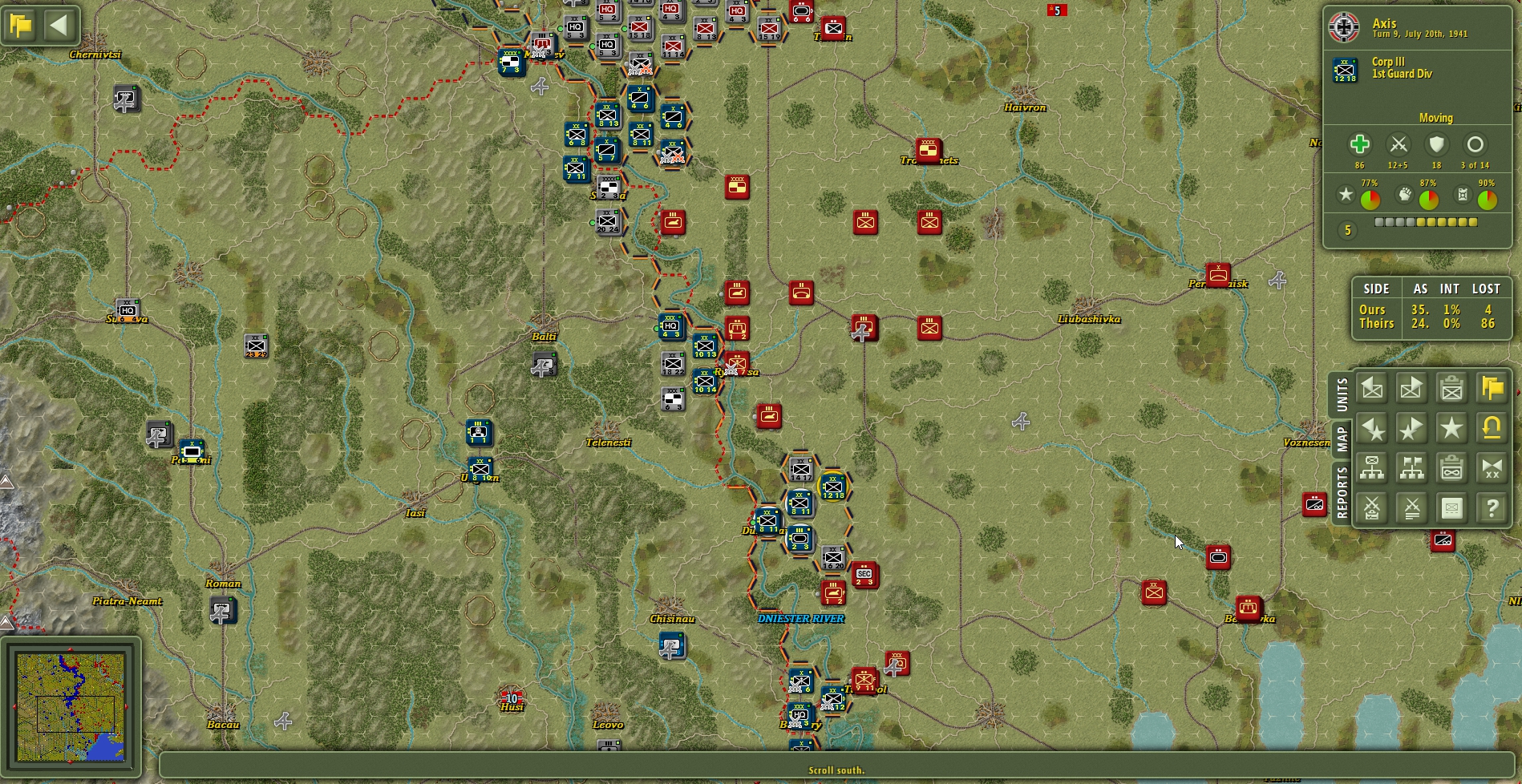Select the next HQ star icon
The height and width of the screenshot is (784, 1522).
click(1412, 430)
